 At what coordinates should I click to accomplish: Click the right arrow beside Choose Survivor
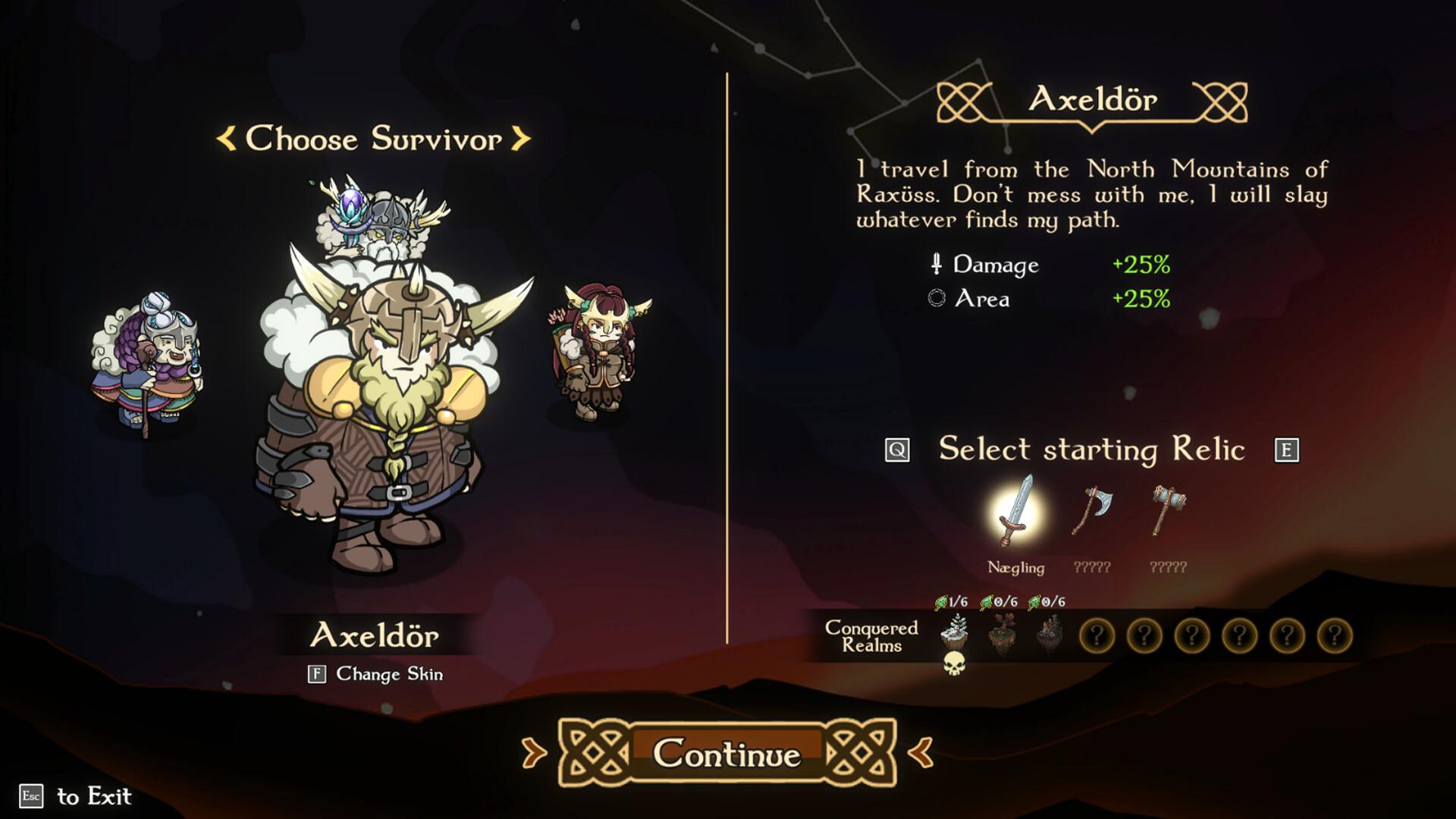pyautogui.click(x=522, y=139)
